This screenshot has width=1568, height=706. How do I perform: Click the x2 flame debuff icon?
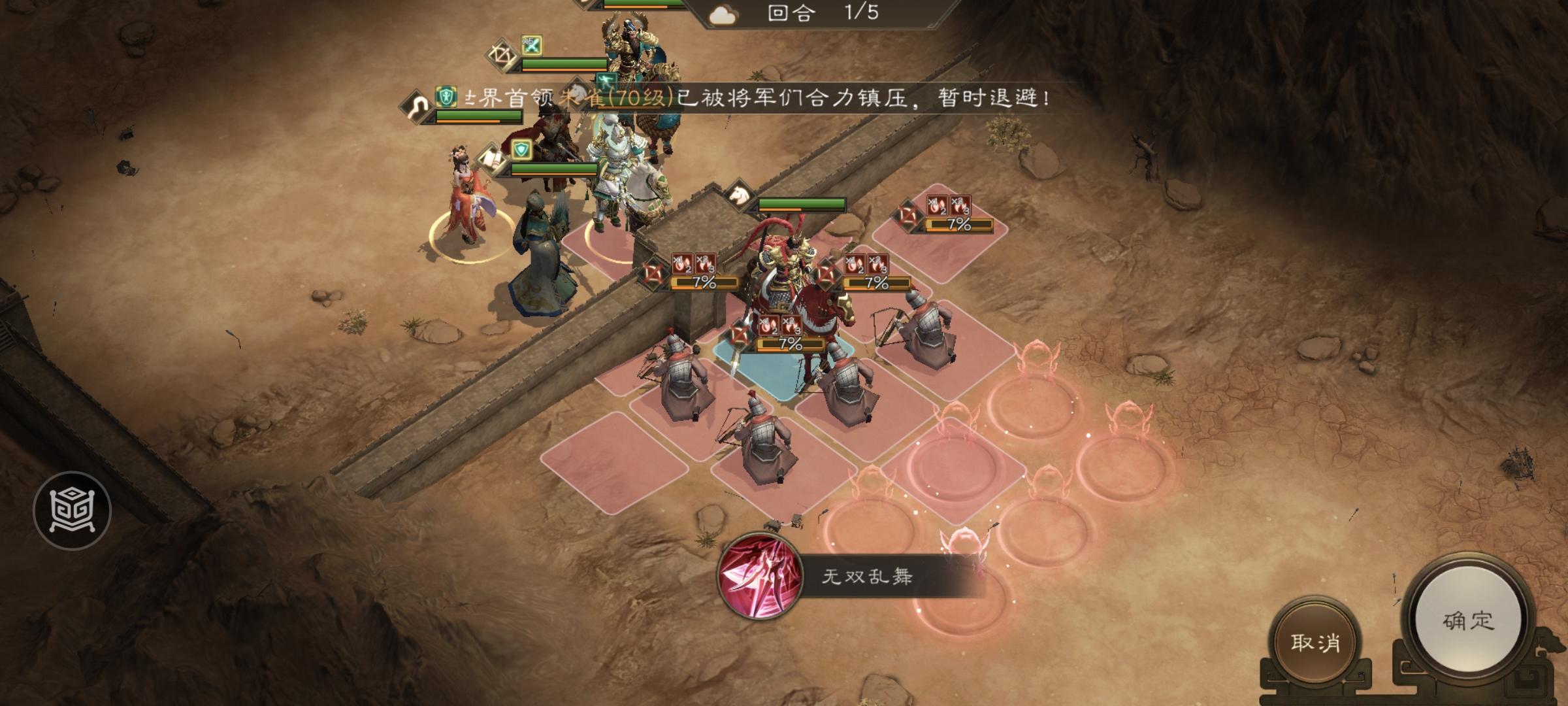(x=770, y=326)
